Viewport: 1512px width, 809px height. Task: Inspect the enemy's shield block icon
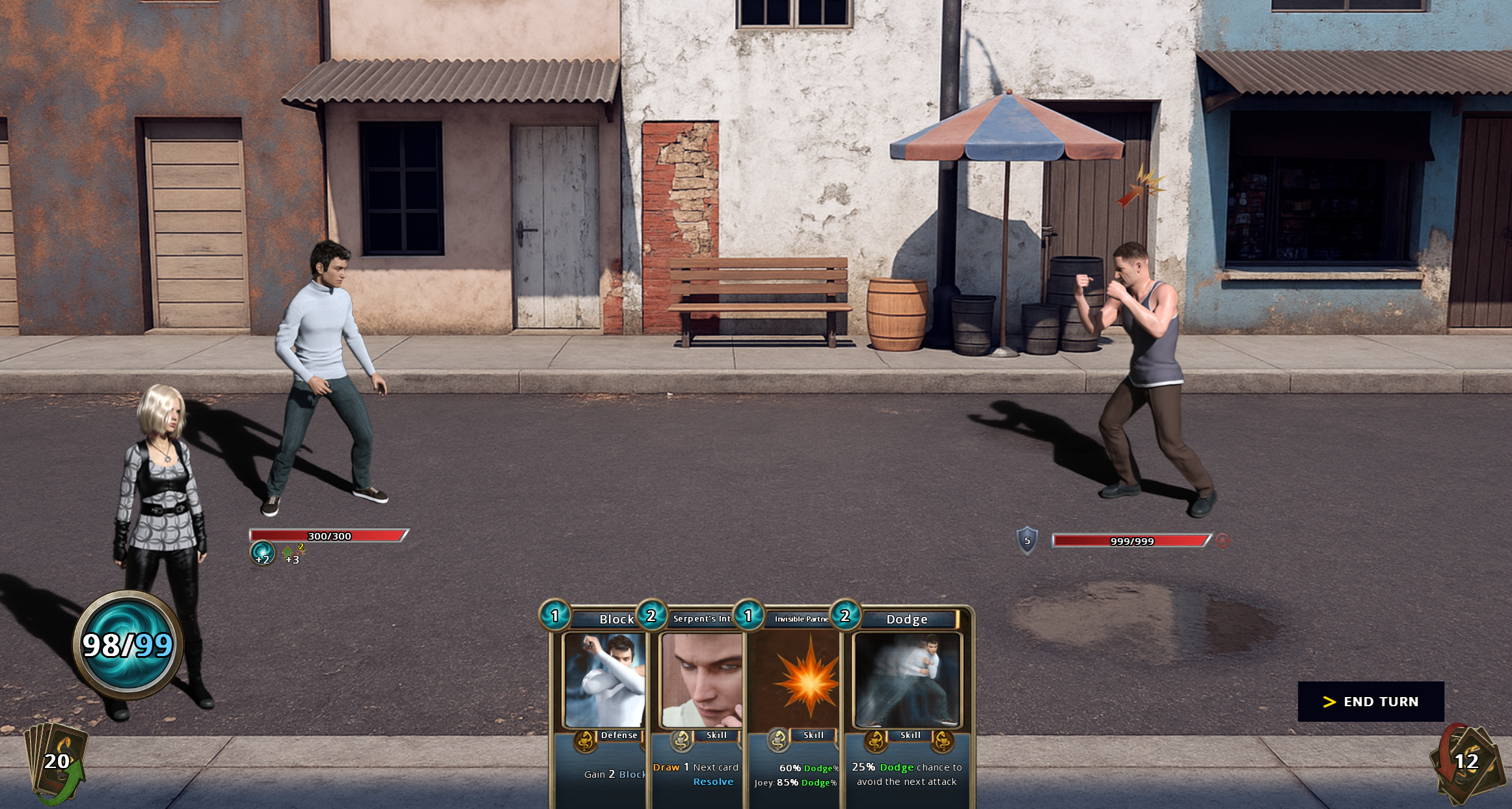(x=1027, y=540)
